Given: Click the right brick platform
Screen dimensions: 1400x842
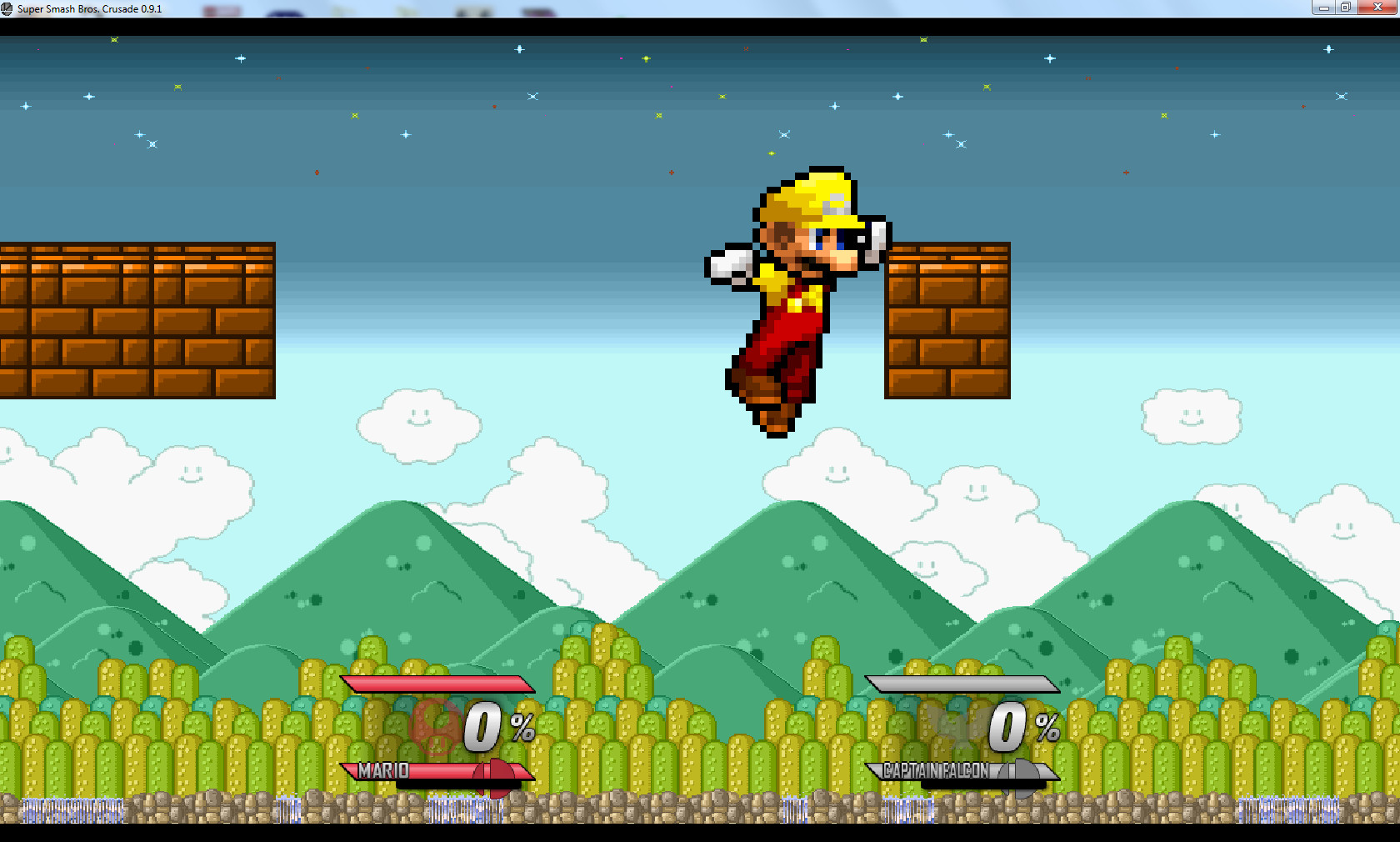Looking at the screenshot, I should coord(946,321).
